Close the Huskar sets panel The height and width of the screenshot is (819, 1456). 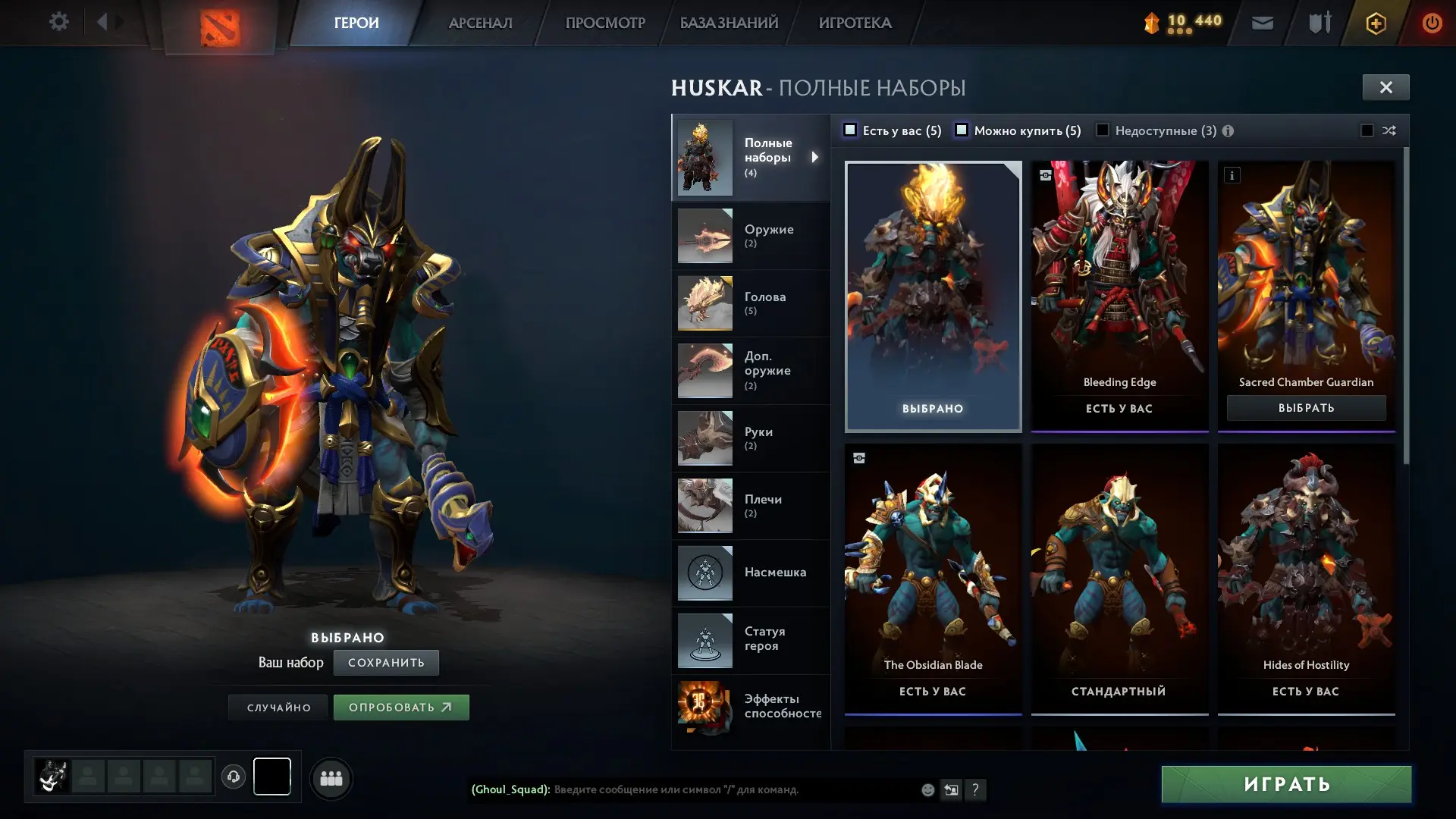(1385, 87)
